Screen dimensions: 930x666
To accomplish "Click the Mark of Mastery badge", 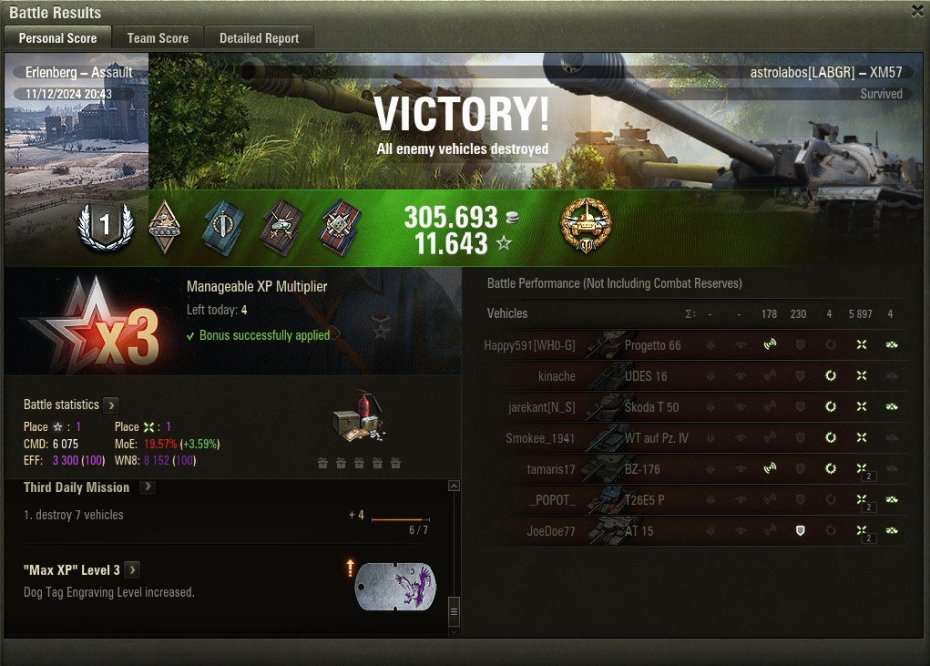I will click(x=585, y=225).
